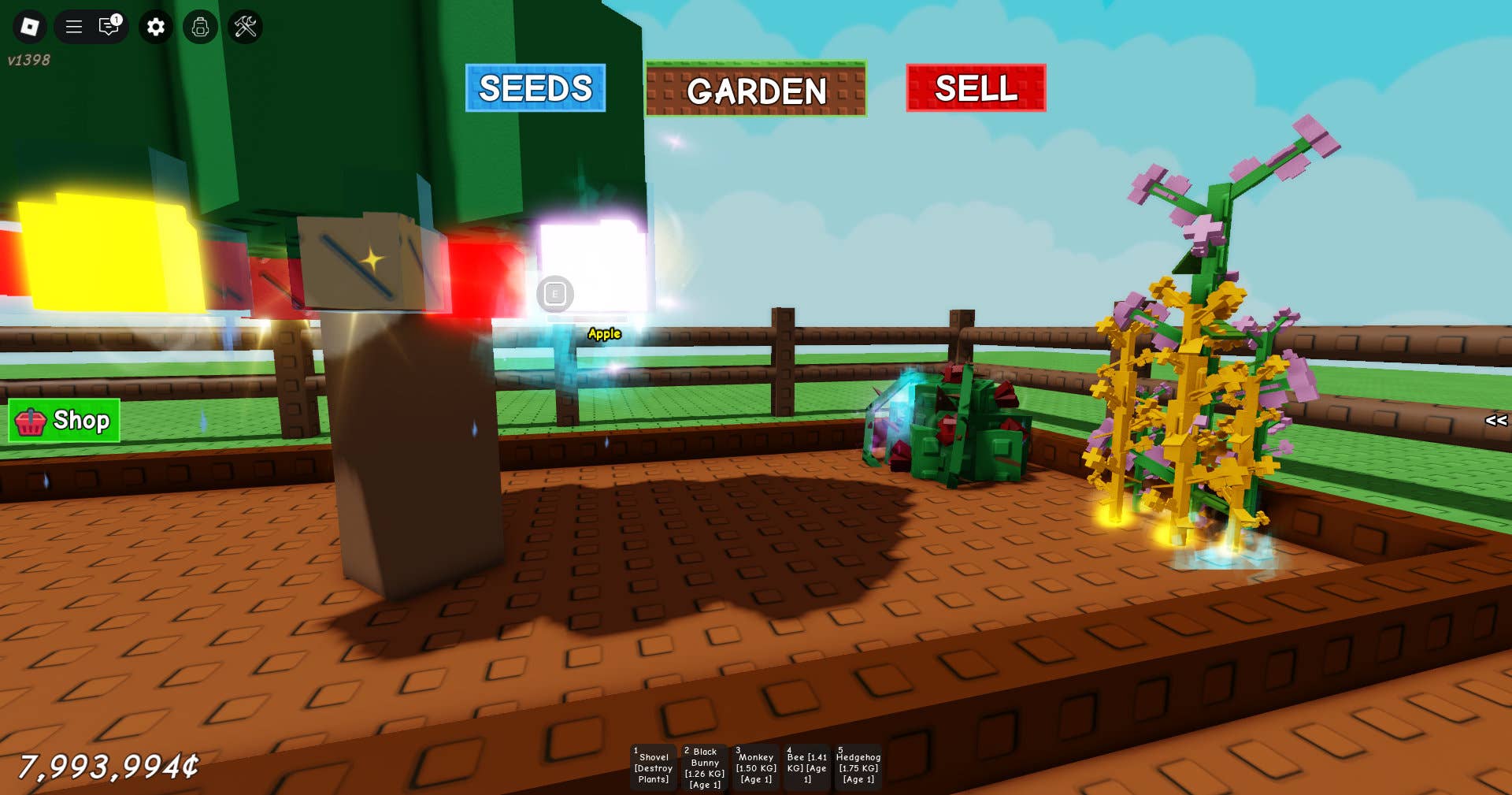Open the Shop
The height and width of the screenshot is (795, 1512).
65,421
